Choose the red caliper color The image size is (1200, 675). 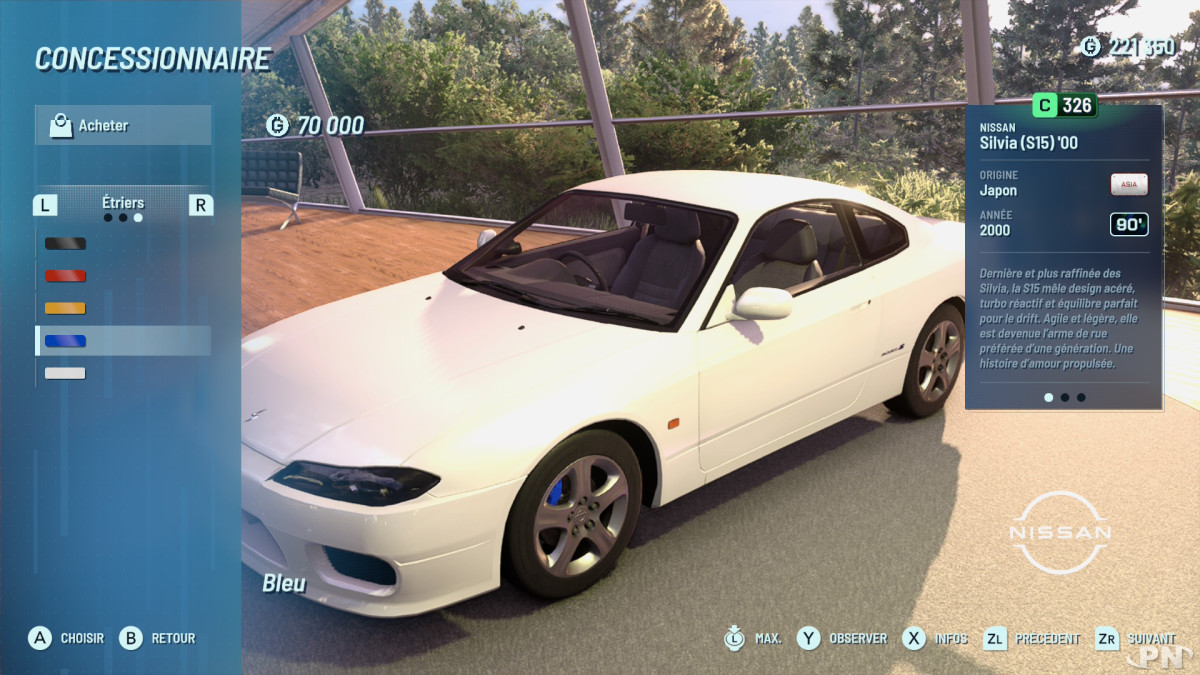pyautogui.click(x=66, y=275)
